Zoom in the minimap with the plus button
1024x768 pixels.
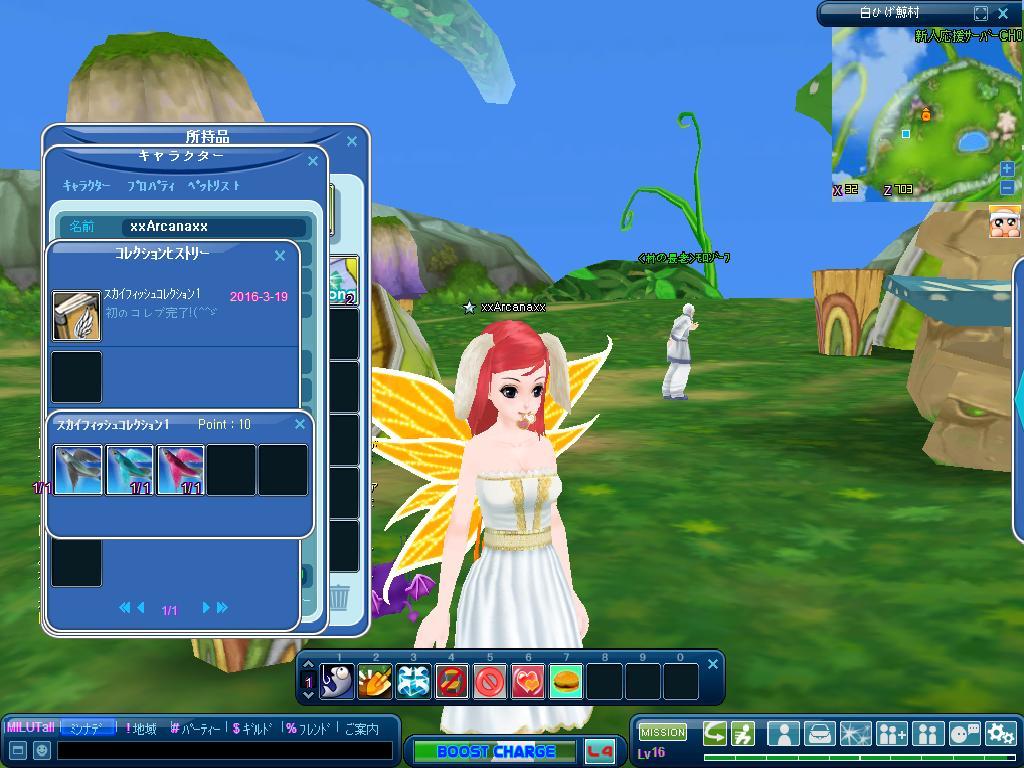(1007, 169)
